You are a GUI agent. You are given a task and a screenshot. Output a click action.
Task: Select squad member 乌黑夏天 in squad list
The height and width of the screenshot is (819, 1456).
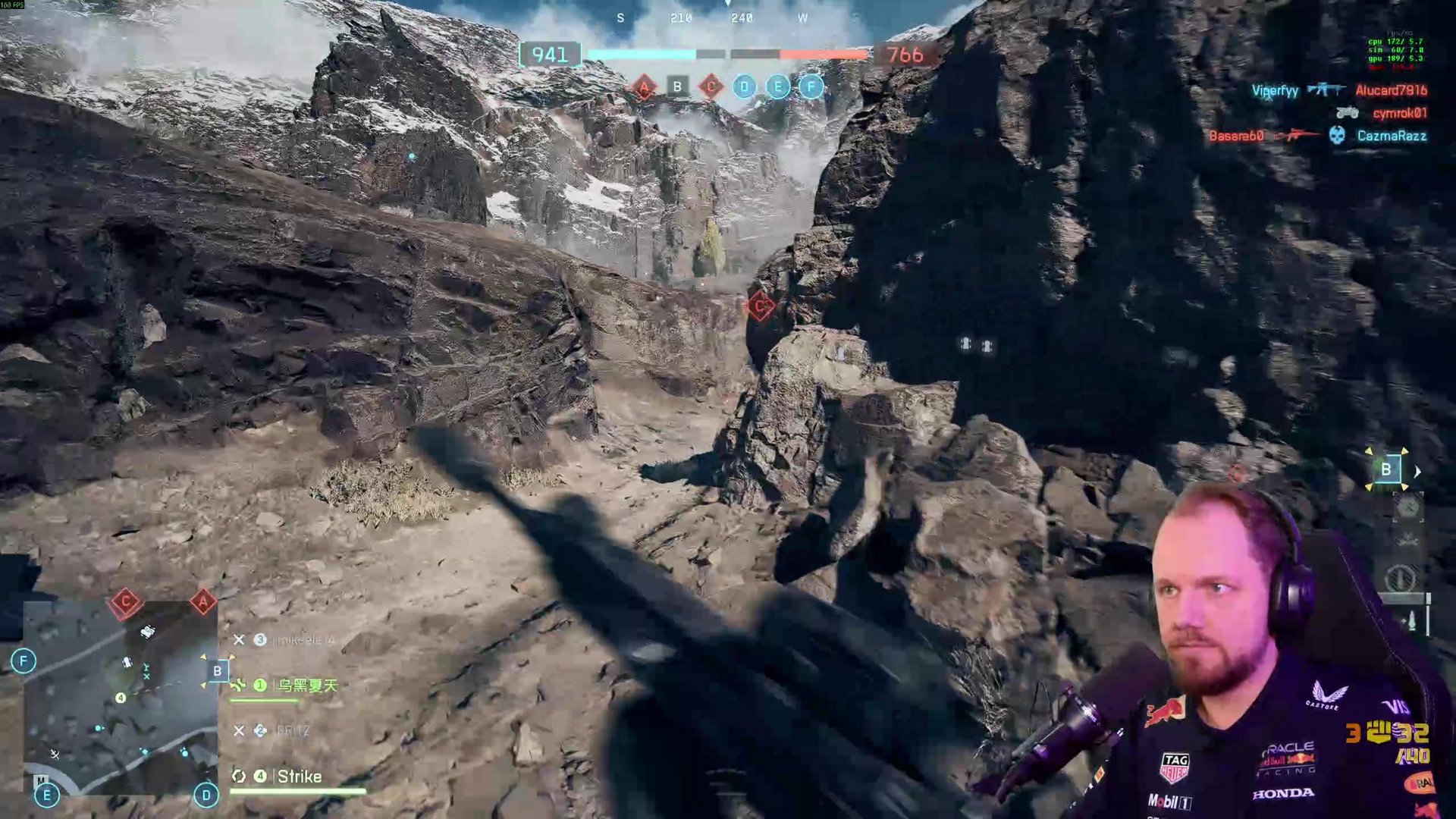(306, 686)
